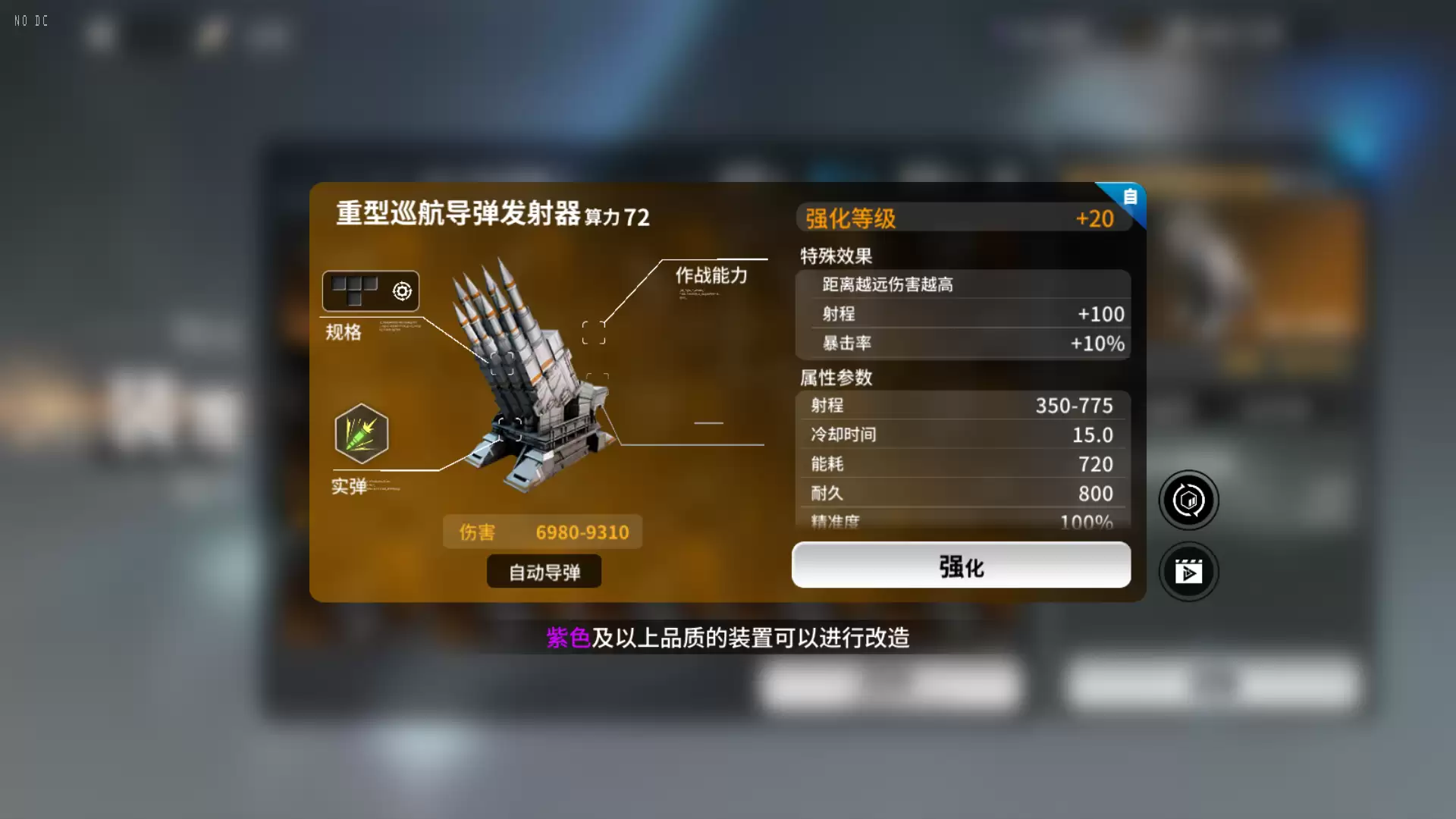
Task: Expand the 特殊效果 section
Action: point(833,256)
